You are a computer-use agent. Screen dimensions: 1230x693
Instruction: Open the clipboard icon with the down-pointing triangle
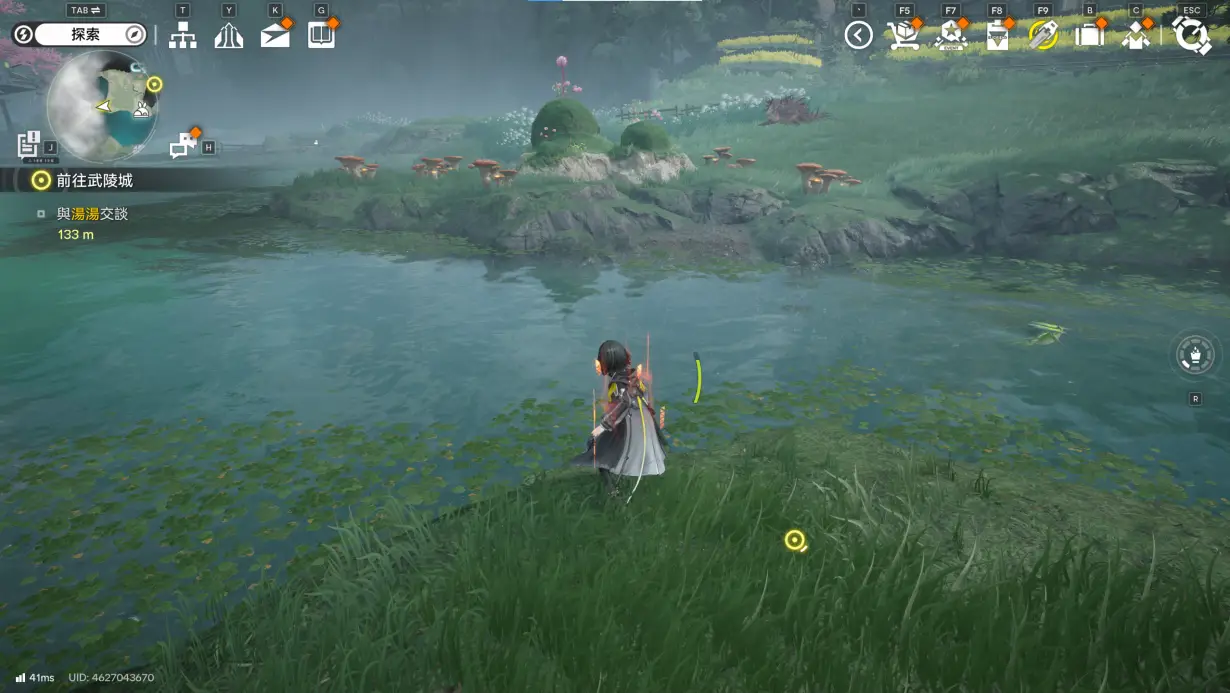click(x=997, y=36)
